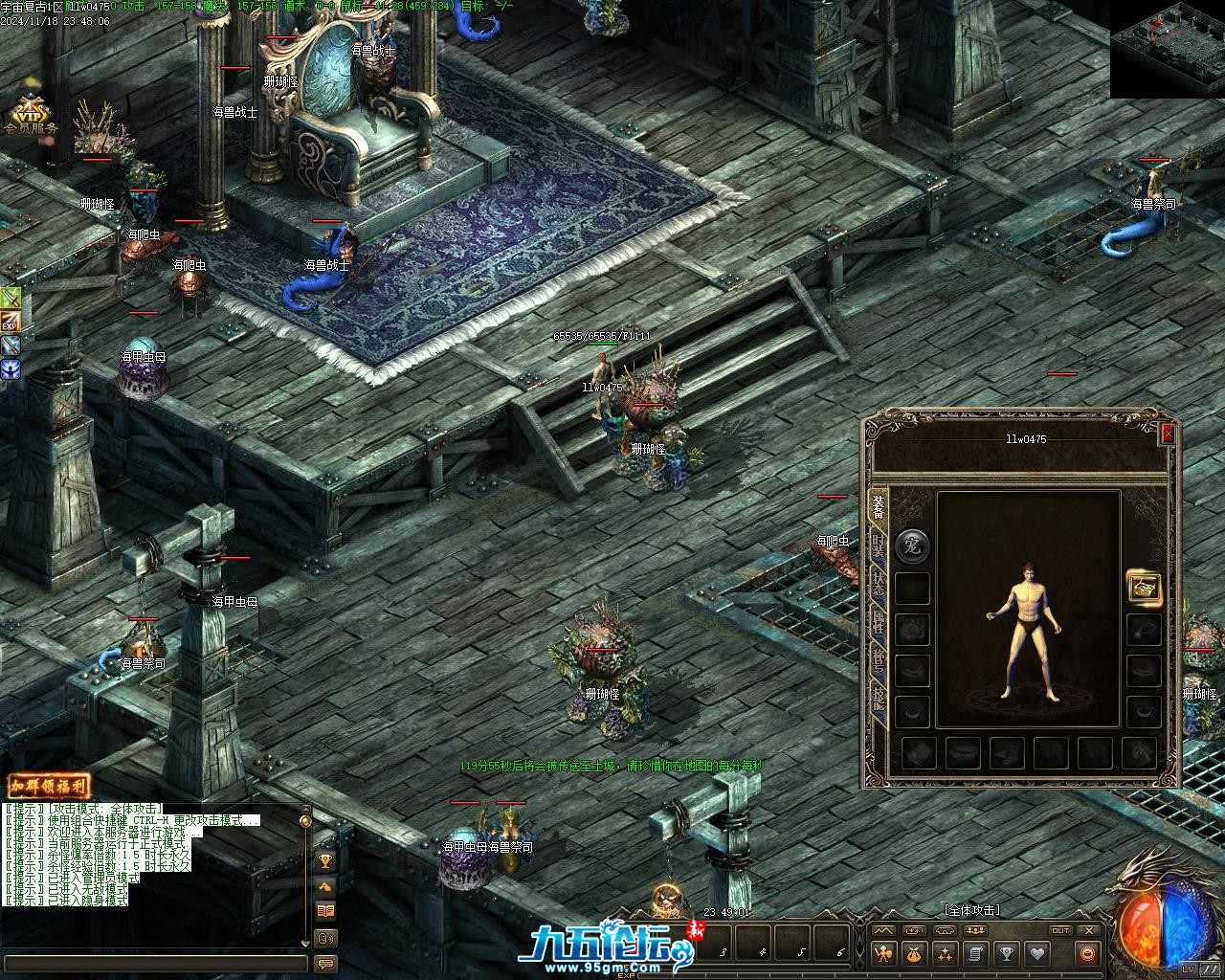Open the character icon on bottom bar
This screenshot has width=1225, height=980.
tap(884, 953)
